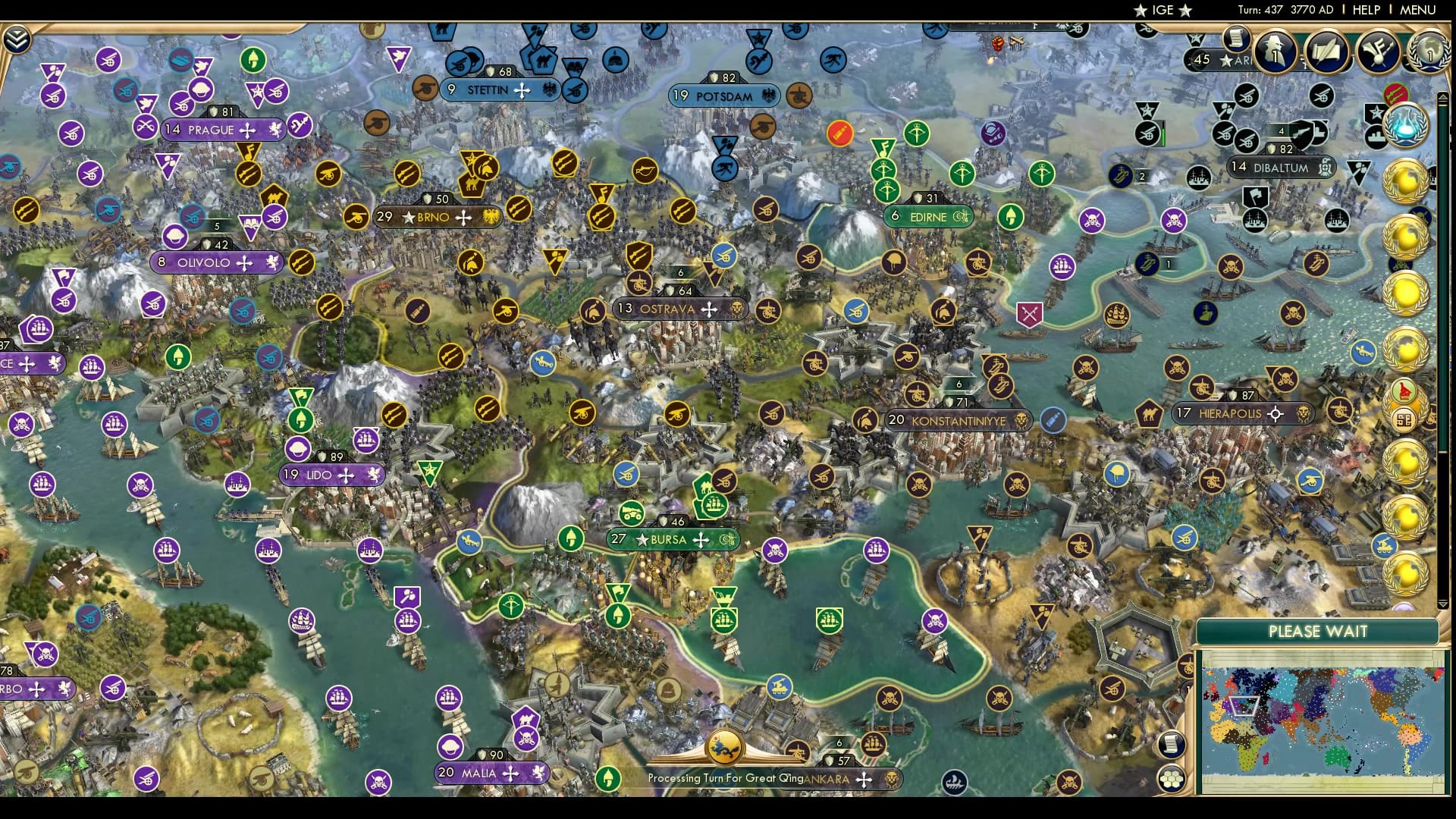Open the Social Policies scroll-and-quill icon
Image resolution: width=1456 pixels, height=819 pixels.
pos(1327,52)
